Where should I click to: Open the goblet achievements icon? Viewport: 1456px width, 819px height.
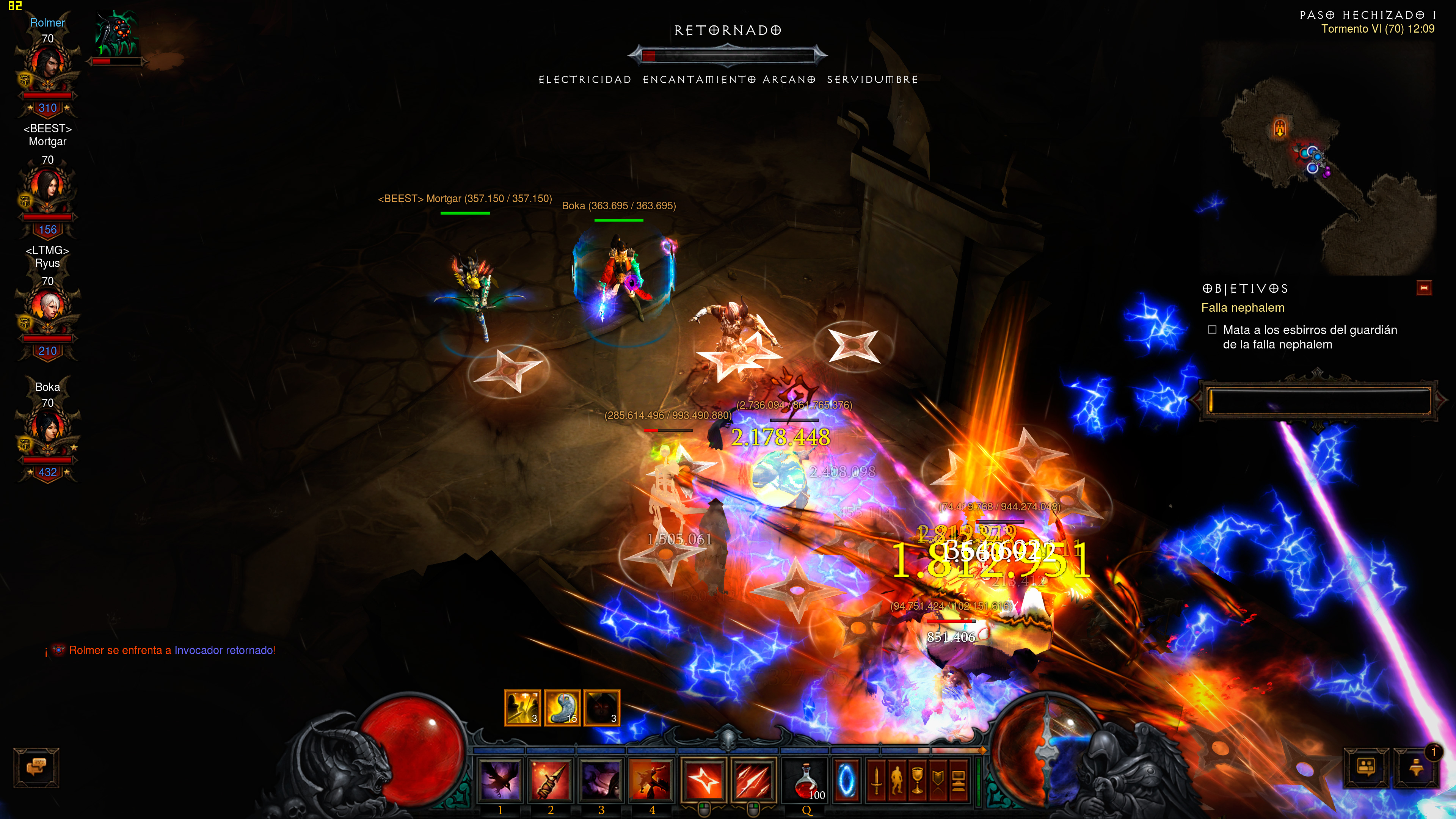click(917, 781)
